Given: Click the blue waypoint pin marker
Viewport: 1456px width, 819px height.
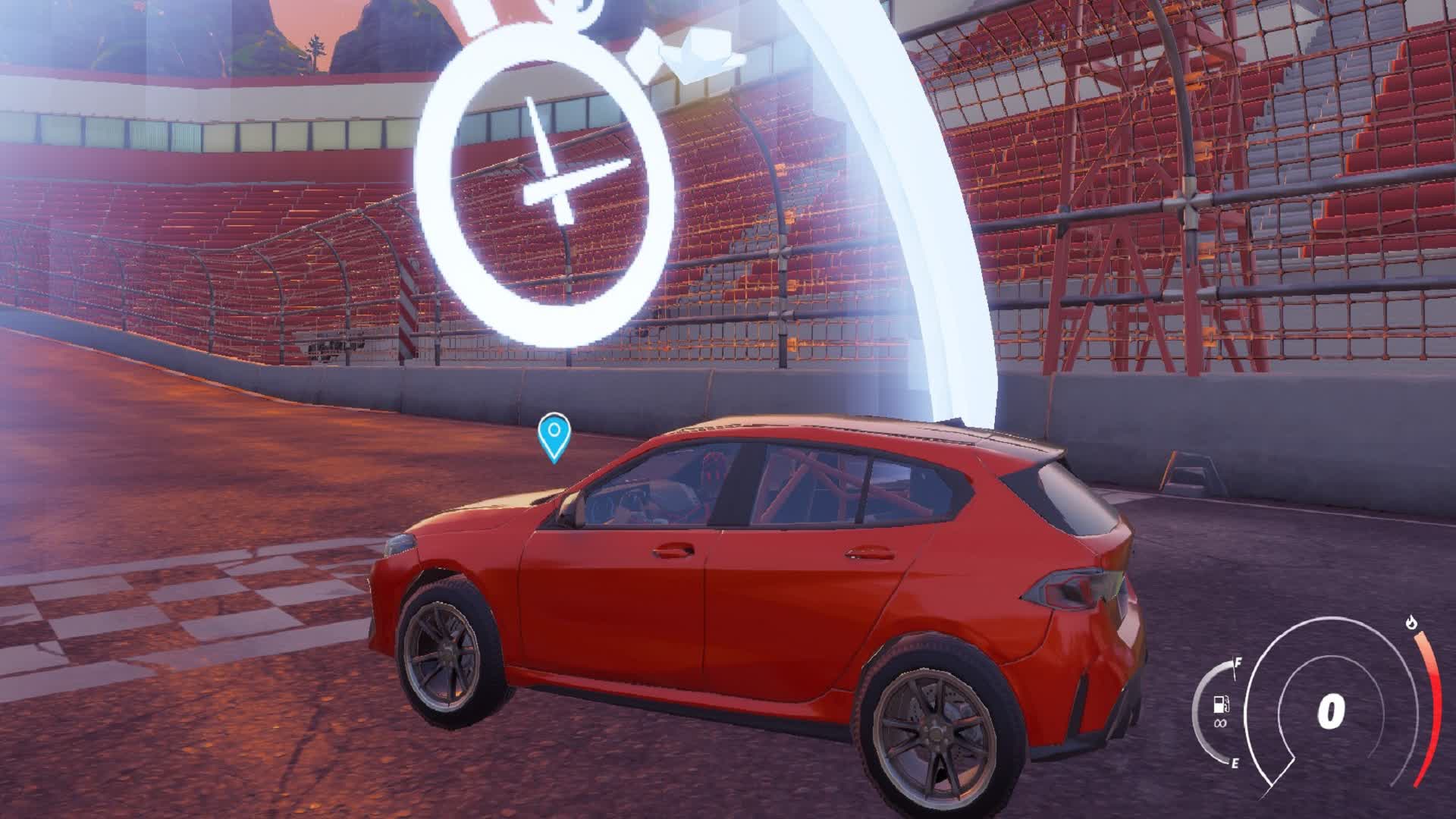Looking at the screenshot, I should (554, 436).
